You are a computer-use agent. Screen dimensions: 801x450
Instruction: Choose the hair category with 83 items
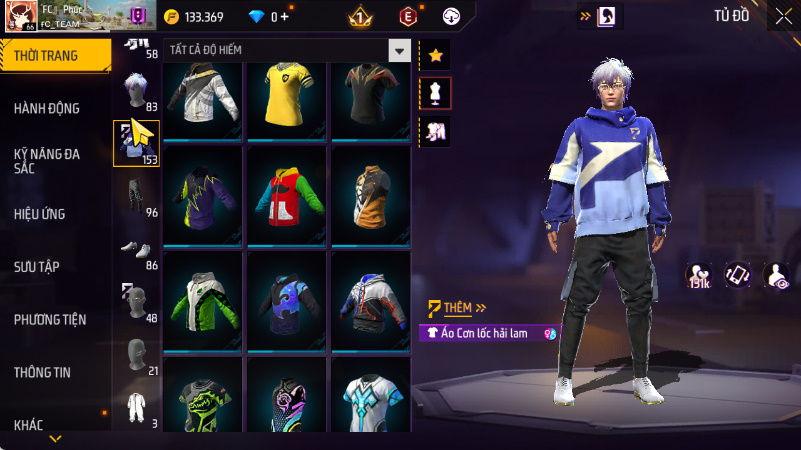(136, 92)
